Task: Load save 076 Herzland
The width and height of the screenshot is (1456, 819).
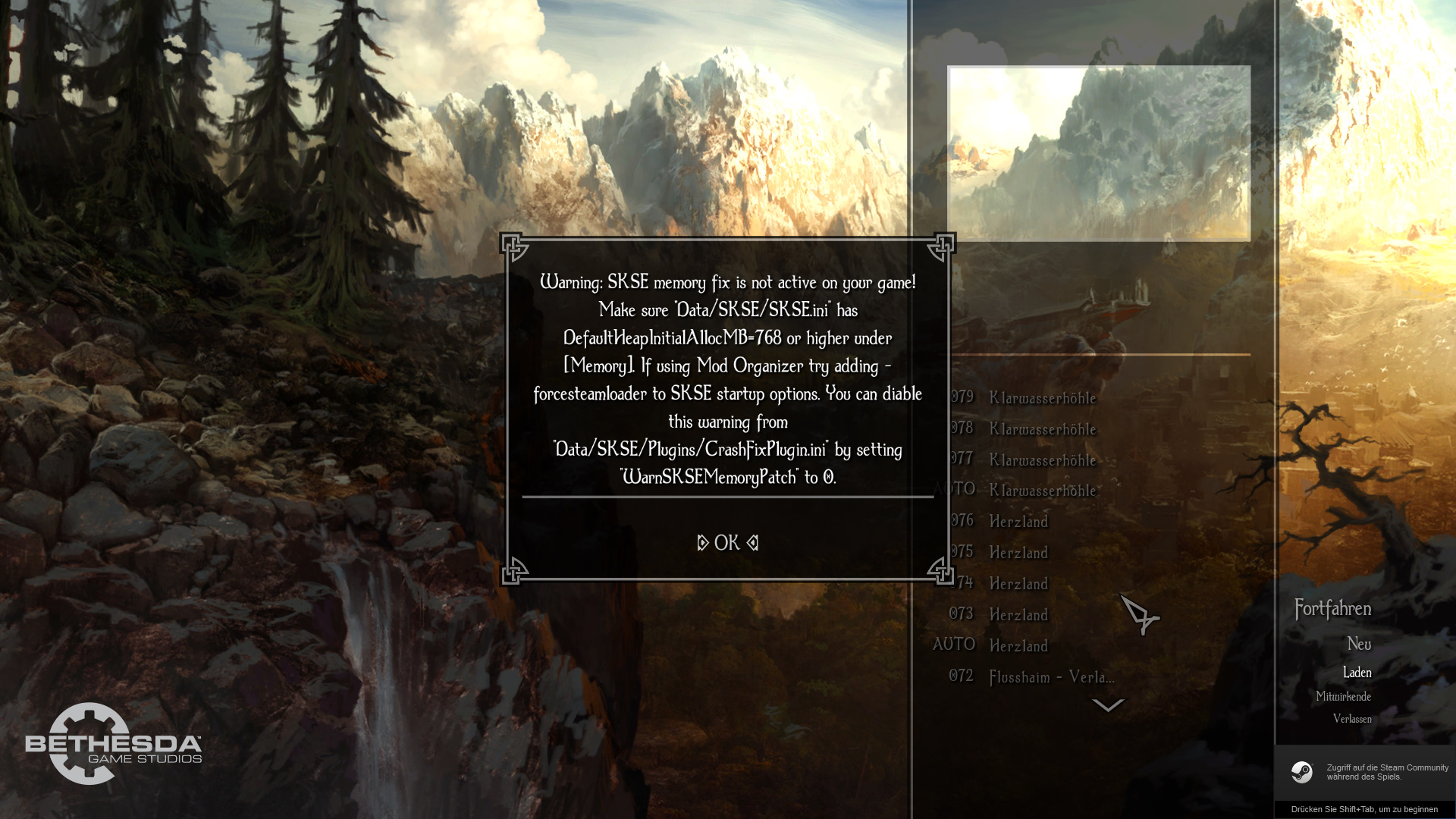Action: pyautogui.click(x=1018, y=522)
